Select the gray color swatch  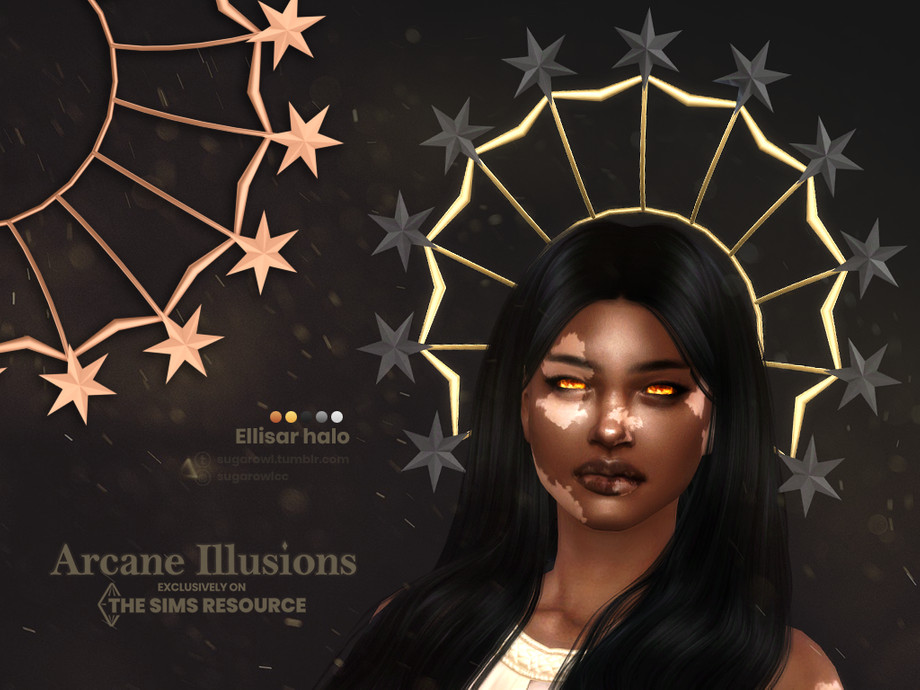tap(321, 416)
